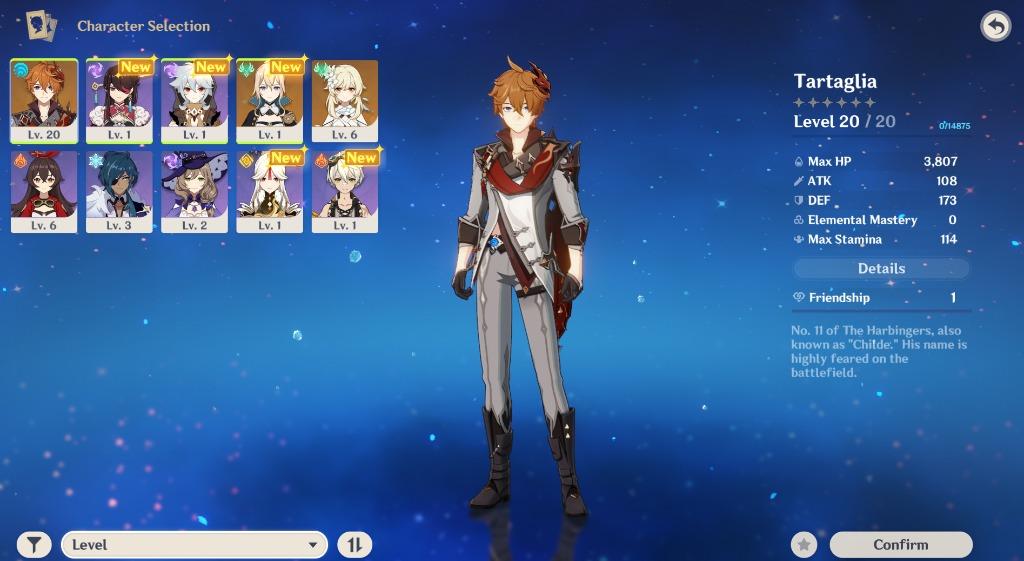Select the blonde Traveler card at Lv. 6
Image resolution: width=1024 pixels, height=561 pixels.
pos(345,101)
